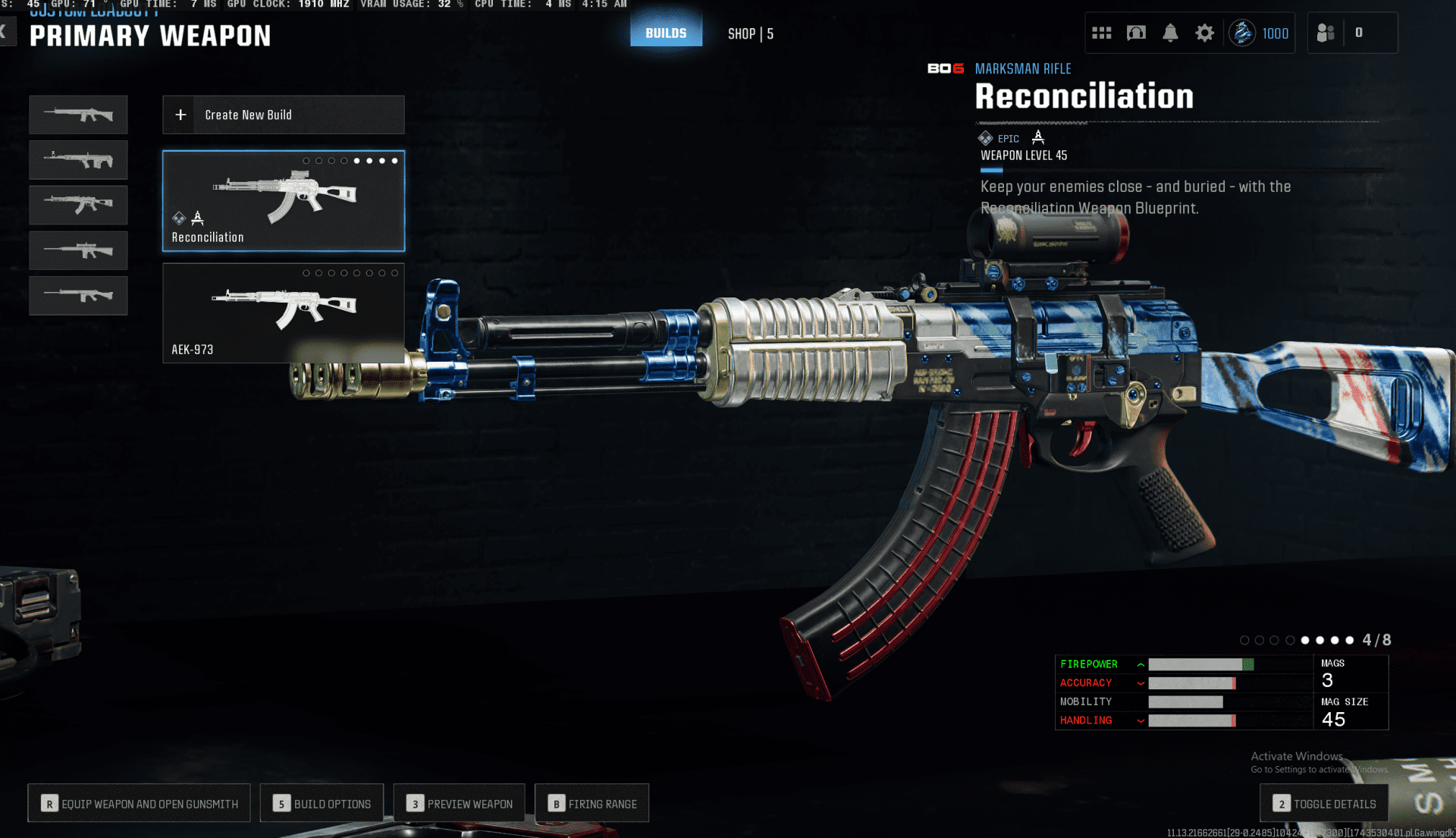Open the grid menu icon
The width and height of the screenshot is (1456, 838).
[1101, 33]
